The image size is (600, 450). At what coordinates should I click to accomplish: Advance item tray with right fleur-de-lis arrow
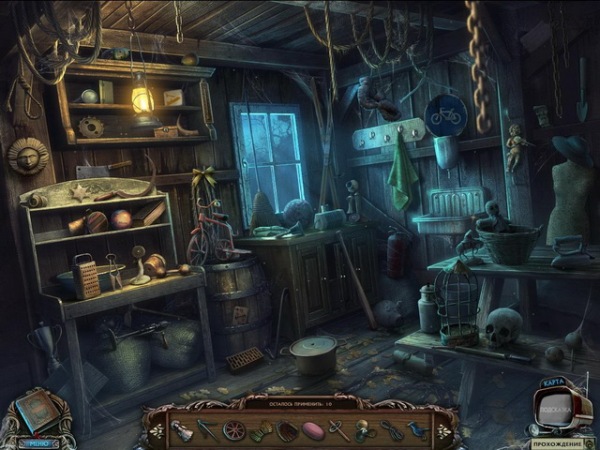(443, 429)
